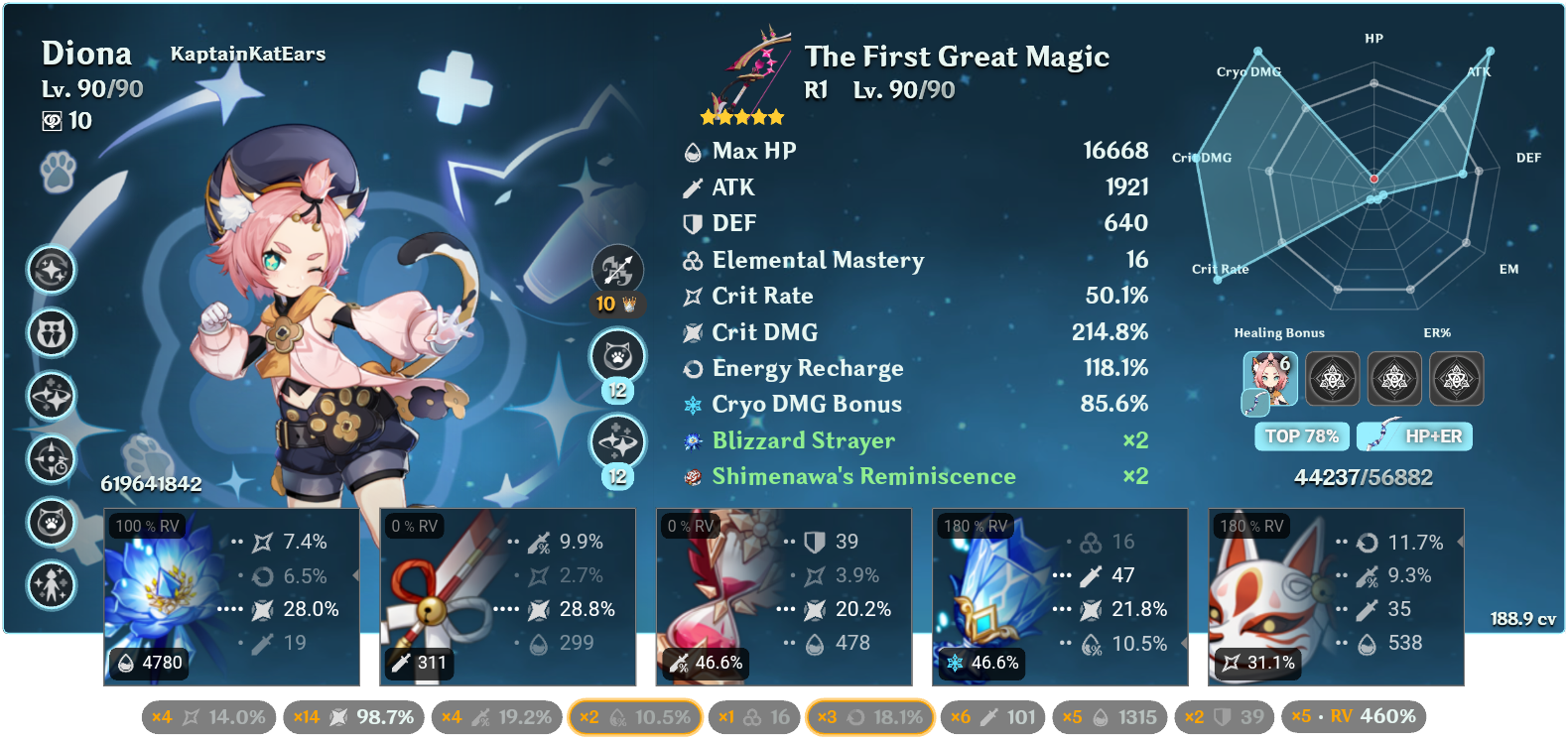The image size is (1568, 741).
Task: Select the top sparkle-swirl icon in left sidebar
Action: coord(50,270)
